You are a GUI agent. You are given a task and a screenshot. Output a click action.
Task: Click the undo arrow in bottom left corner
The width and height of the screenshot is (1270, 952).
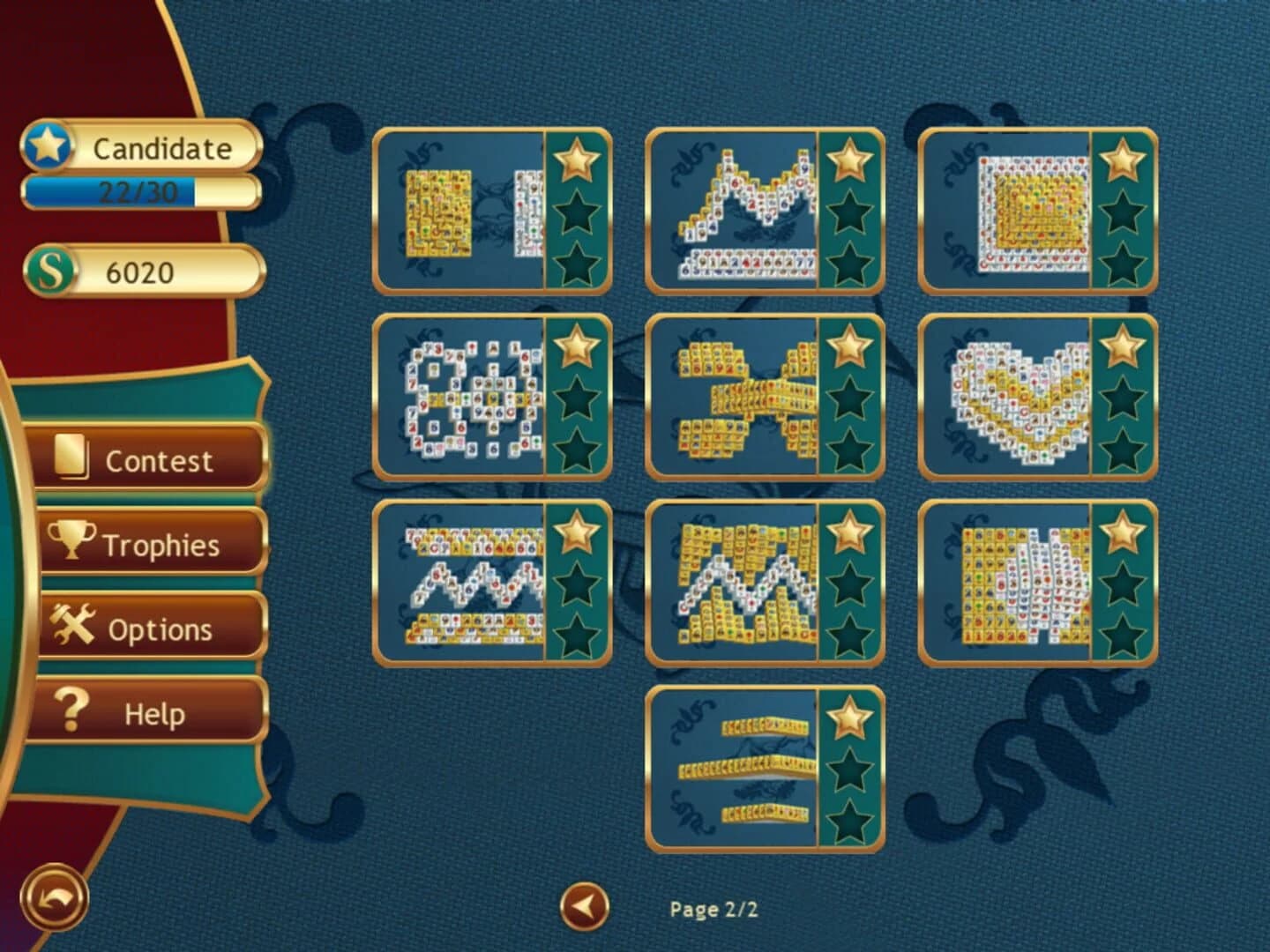pos(53,895)
